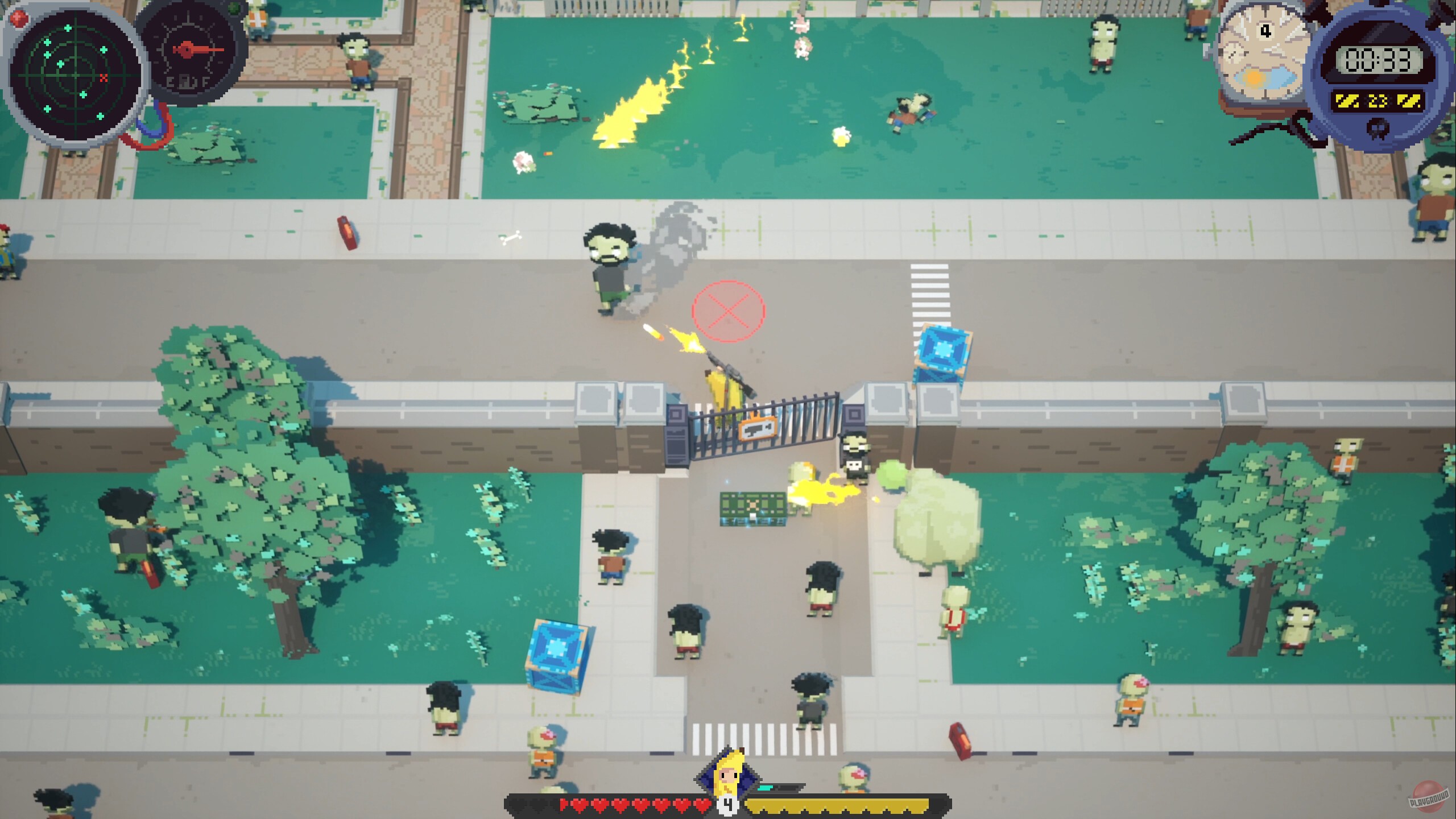Screen dimensions: 1456x819
Task: Click the hazard stripe marker right of 23
Action: 1408,100
